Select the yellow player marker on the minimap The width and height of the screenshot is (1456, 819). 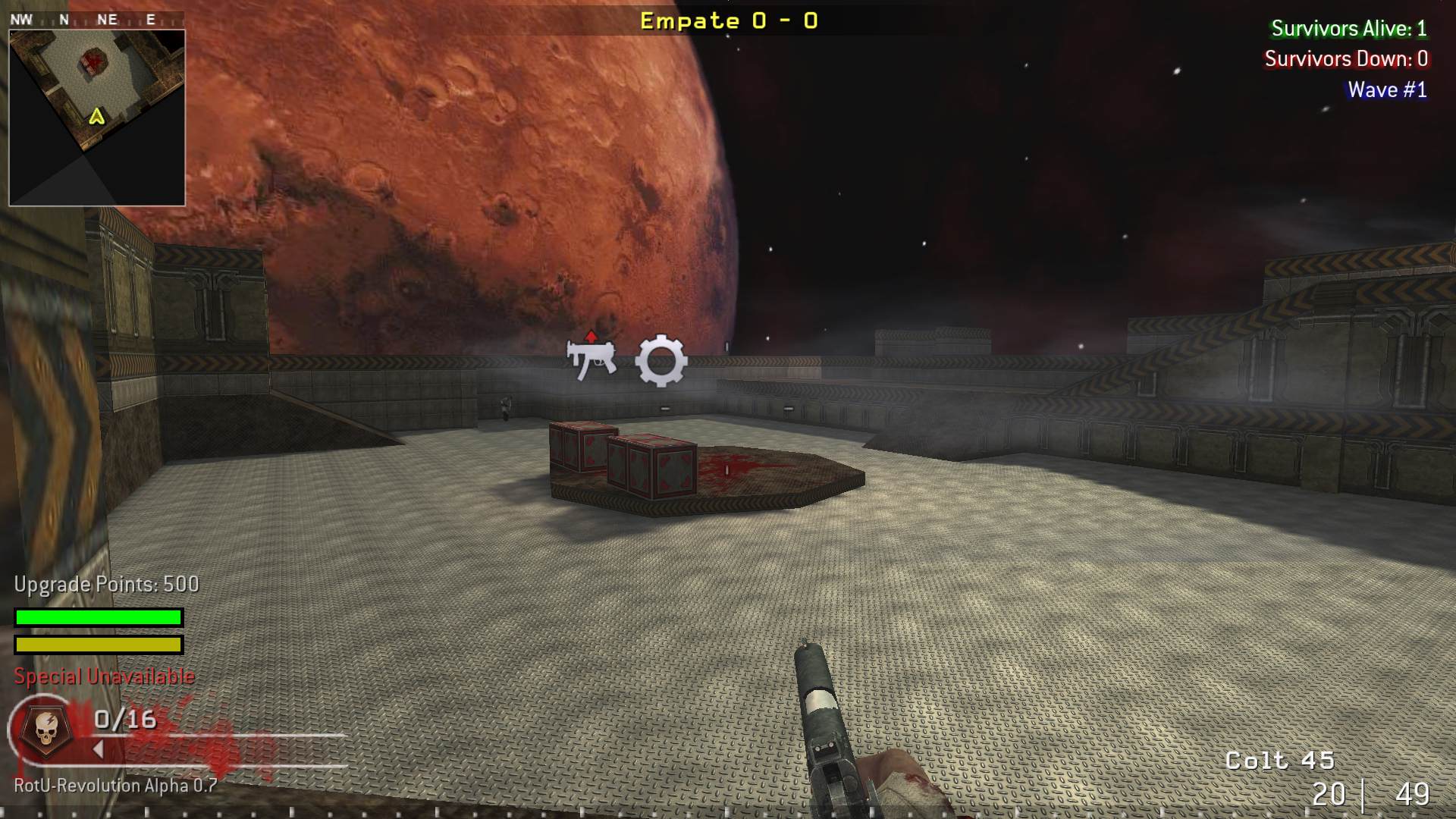pyautogui.click(x=96, y=118)
